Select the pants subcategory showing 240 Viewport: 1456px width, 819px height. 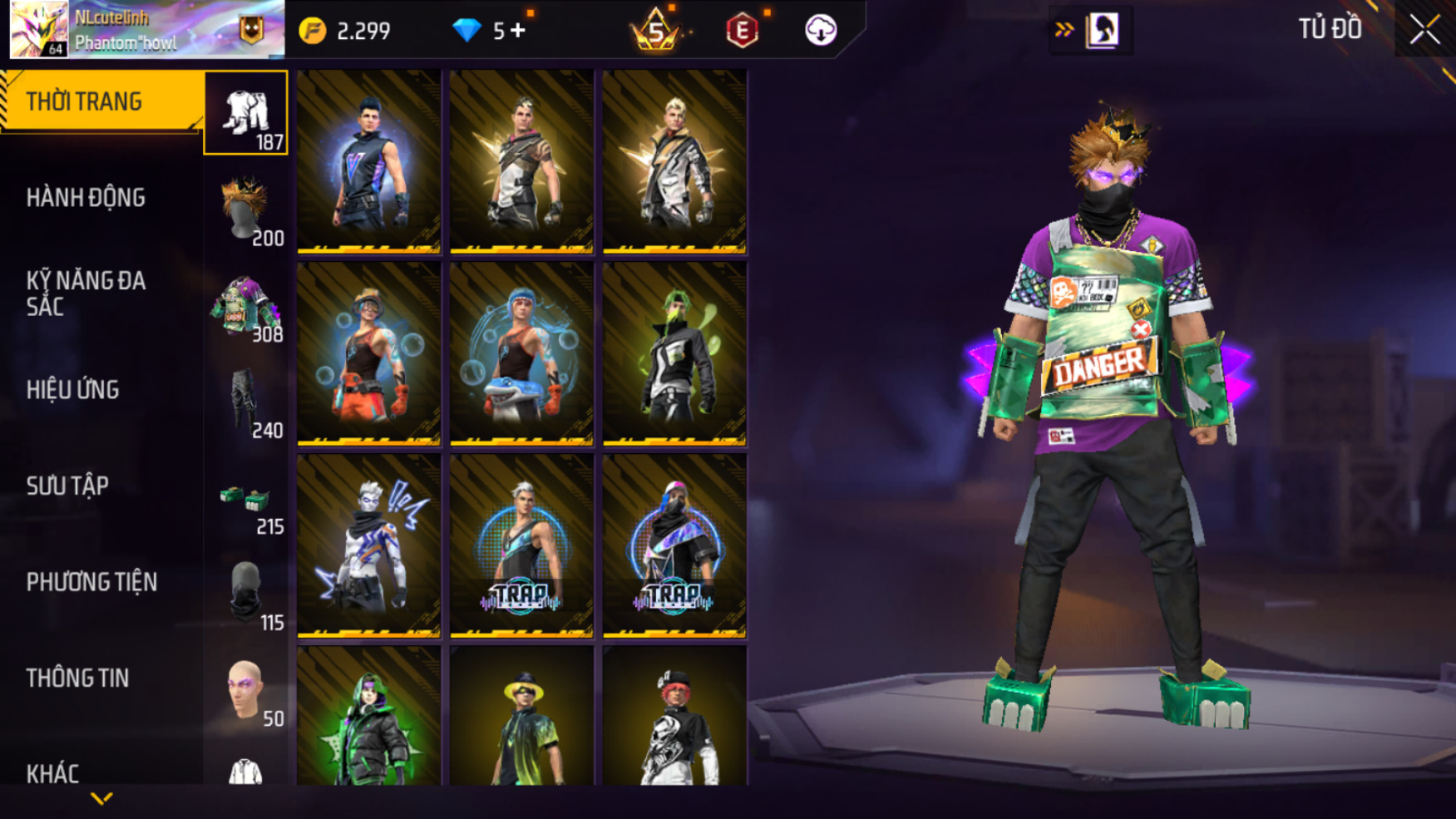(x=246, y=402)
